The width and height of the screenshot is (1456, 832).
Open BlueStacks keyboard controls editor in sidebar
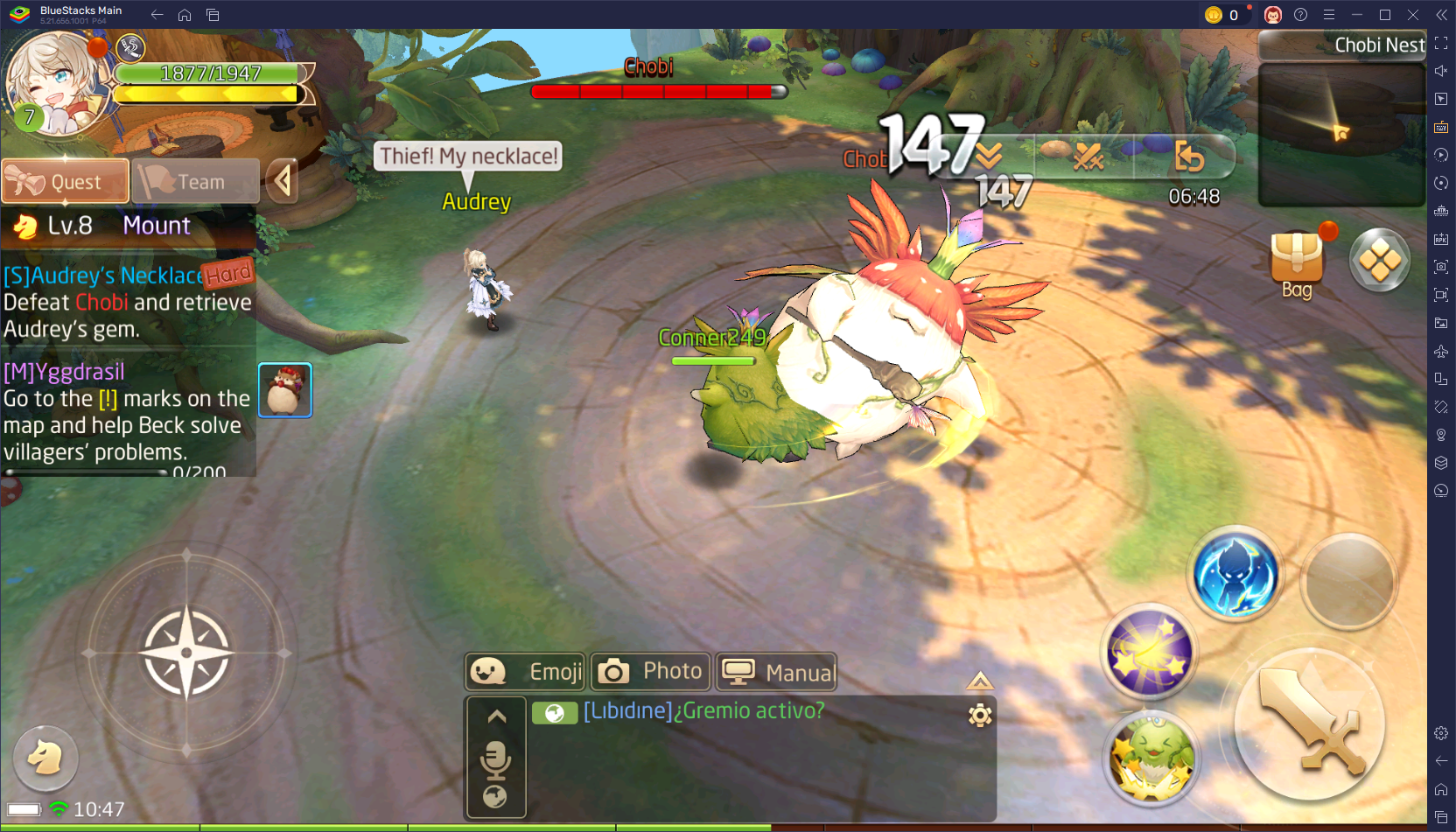tap(1440, 127)
